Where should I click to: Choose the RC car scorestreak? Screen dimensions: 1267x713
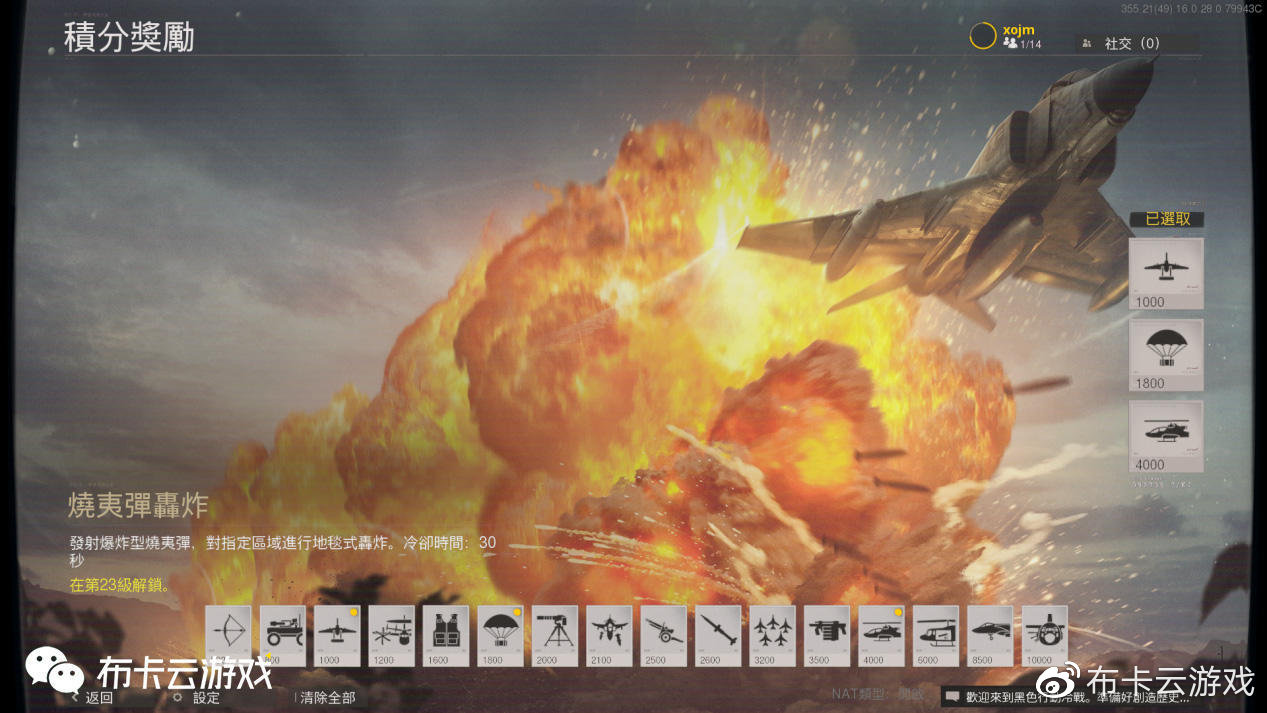[283, 634]
